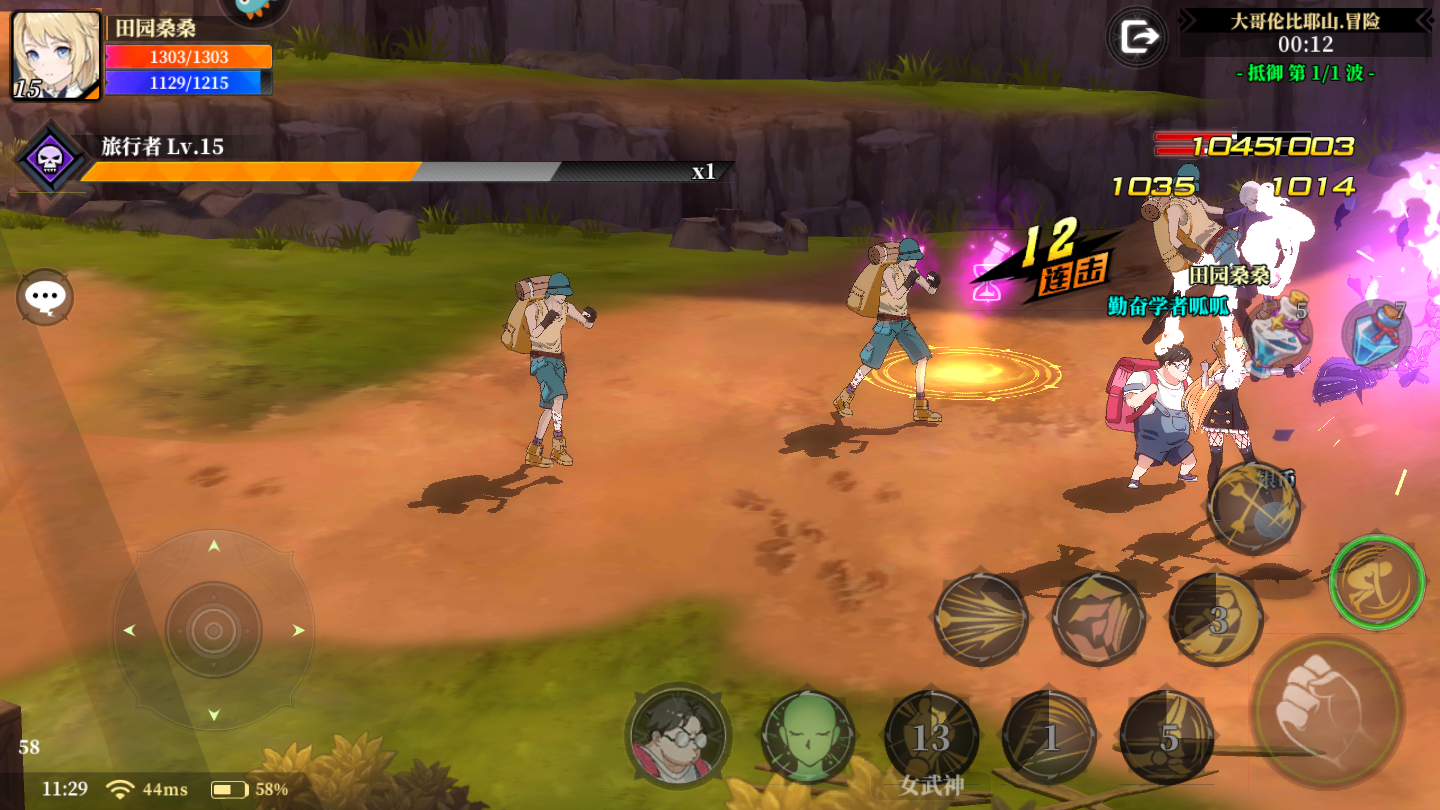Tap the joystick's up arrow

(214, 546)
